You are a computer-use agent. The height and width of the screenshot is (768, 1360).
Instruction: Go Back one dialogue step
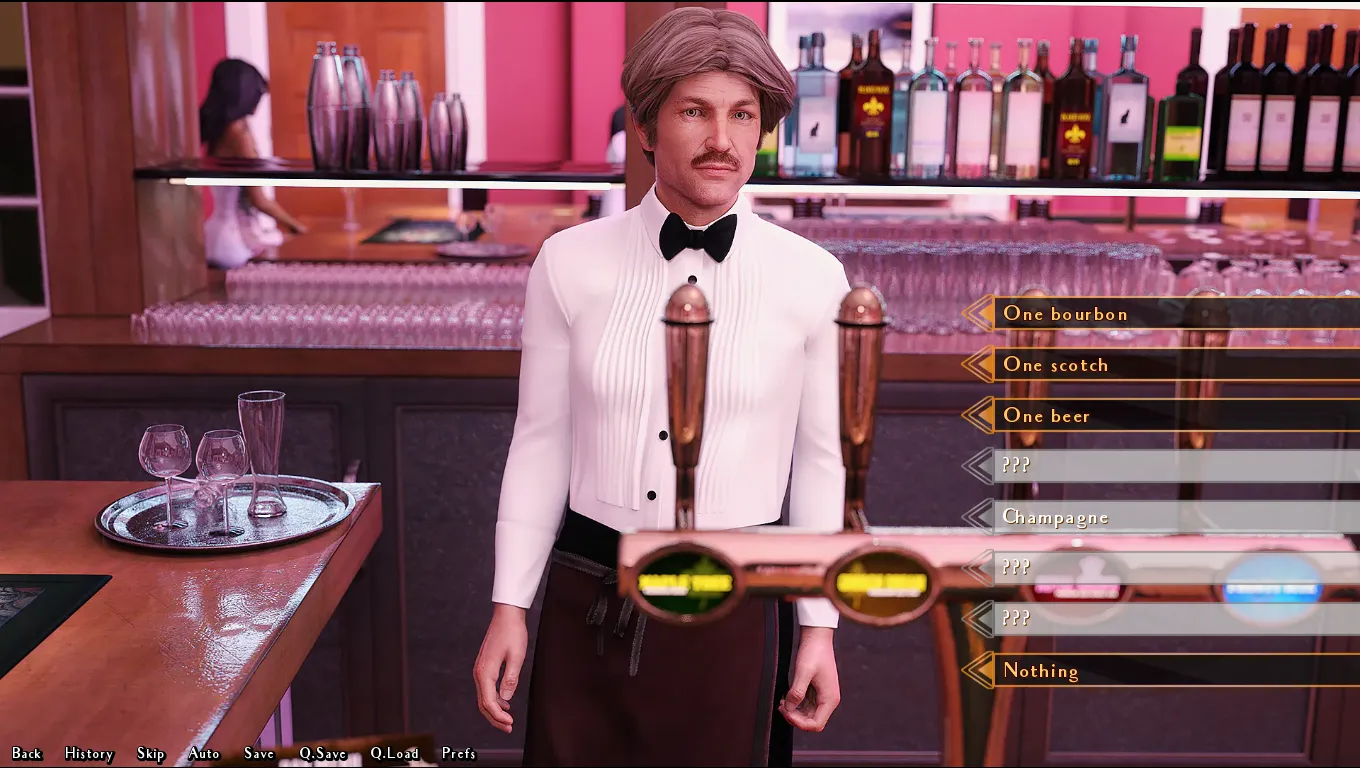point(27,753)
